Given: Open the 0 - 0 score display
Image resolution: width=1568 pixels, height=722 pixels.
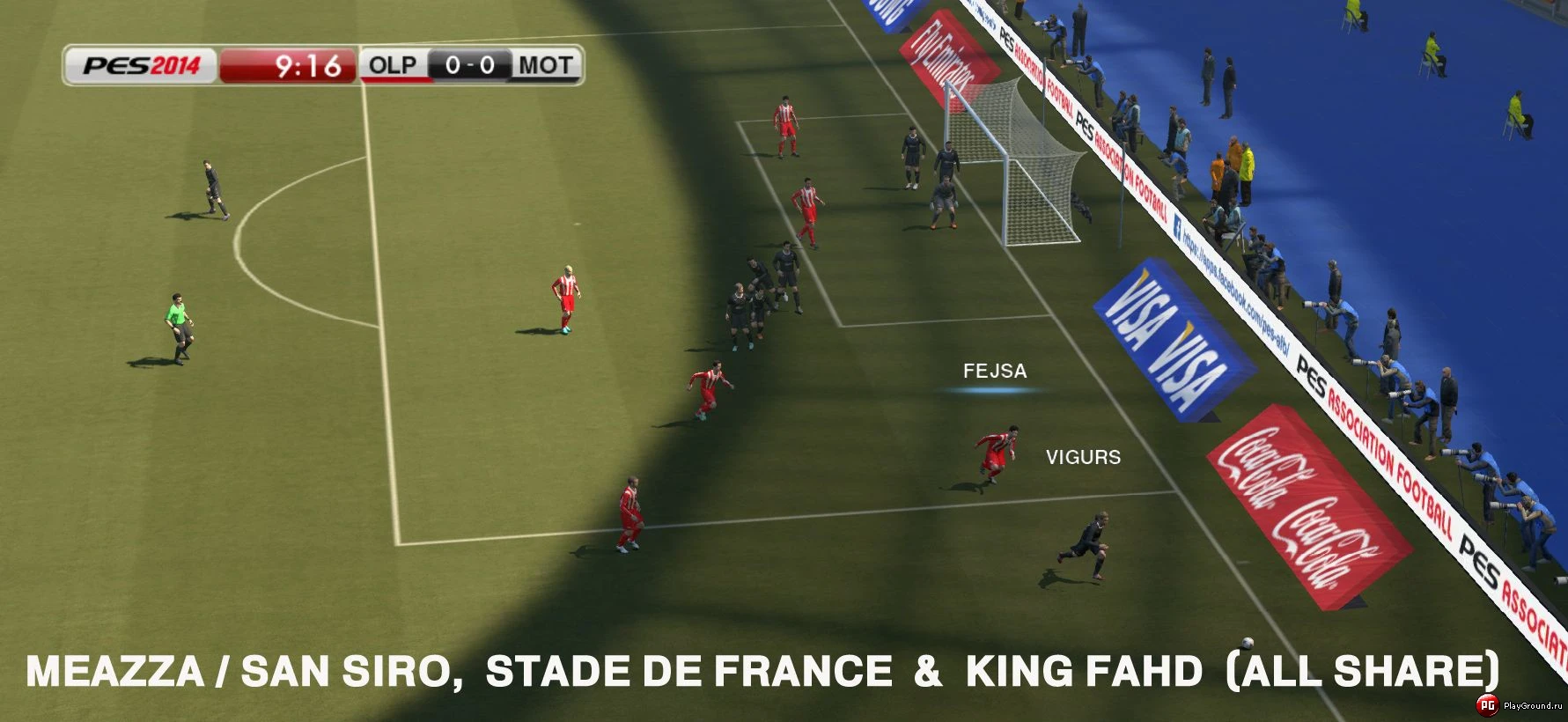Looking at the screenshot, I should 469,64.
